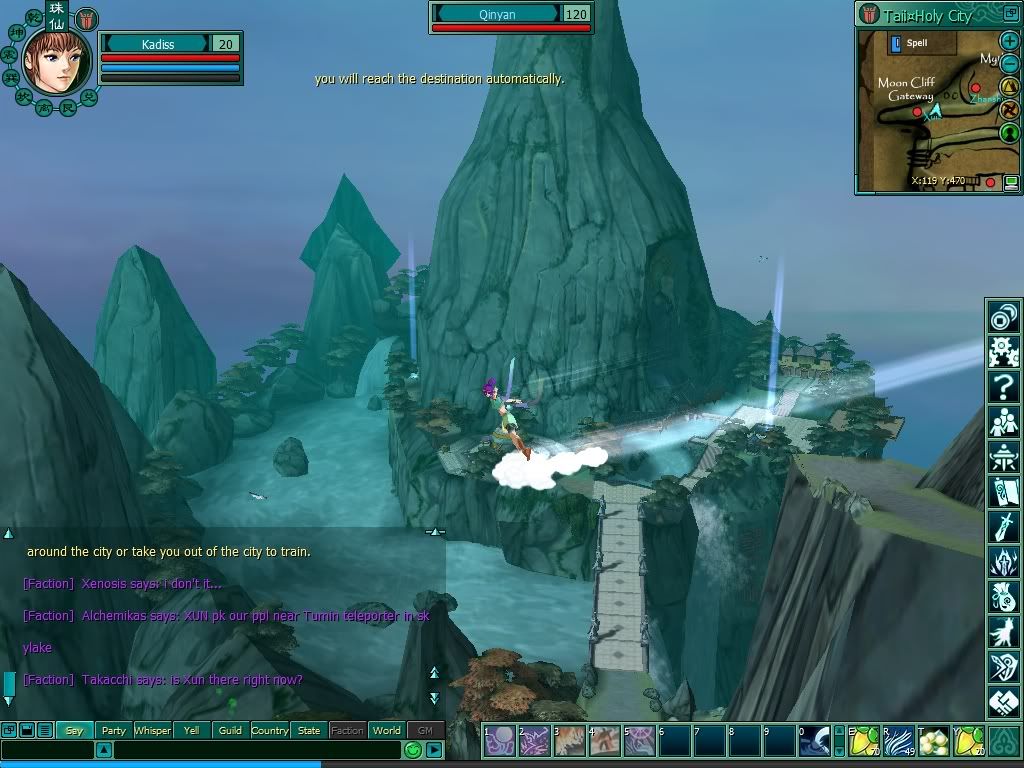Use the white pearls item in slot T
The height and width of the screenshot is (768, 1024).
point(934,741)
